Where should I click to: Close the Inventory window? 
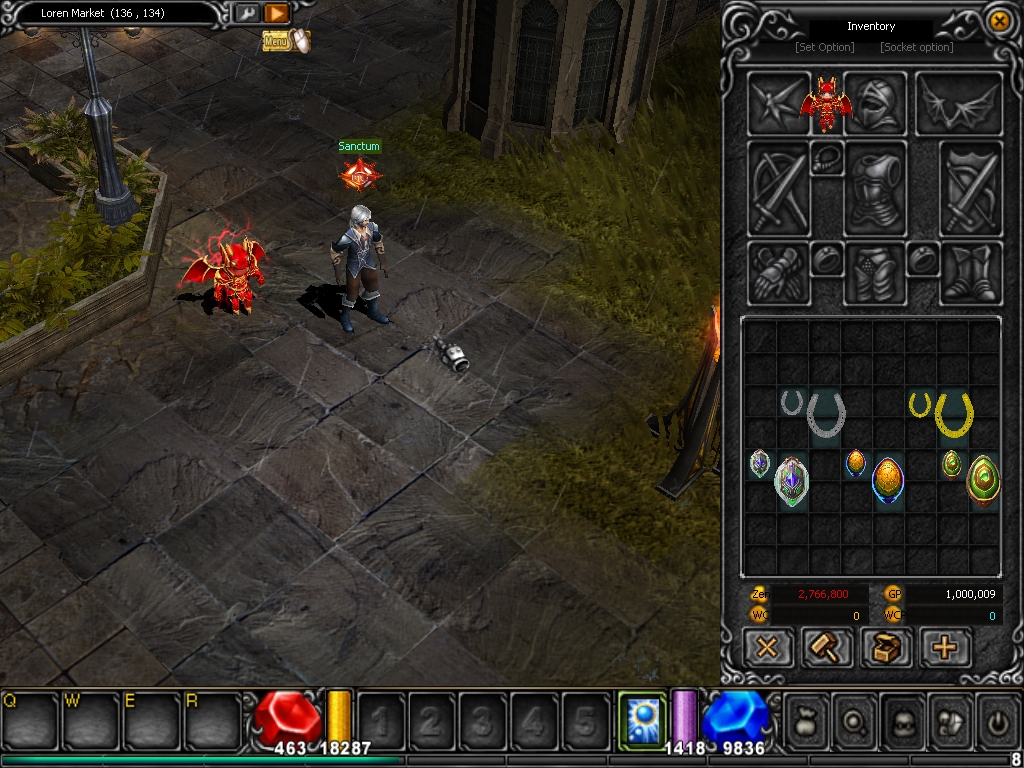tap(998, 21)
